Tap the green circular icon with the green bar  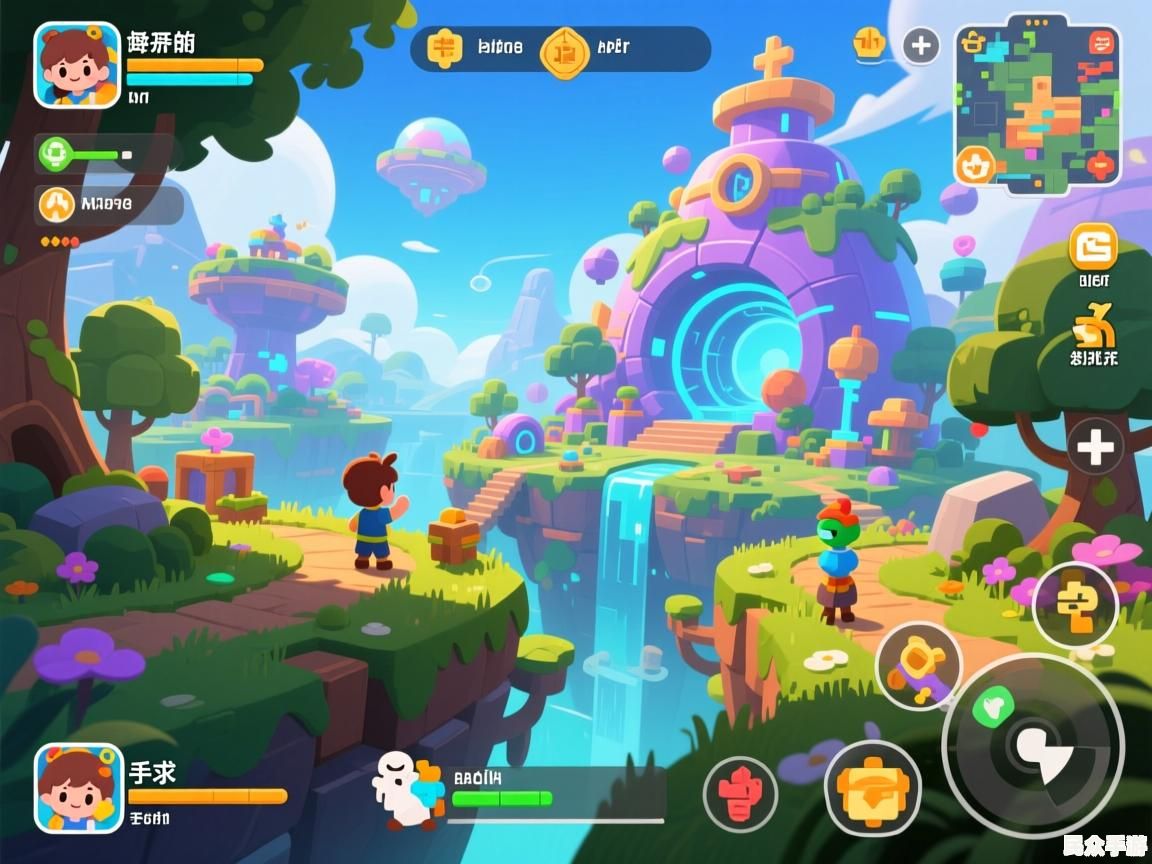(55, 154)
